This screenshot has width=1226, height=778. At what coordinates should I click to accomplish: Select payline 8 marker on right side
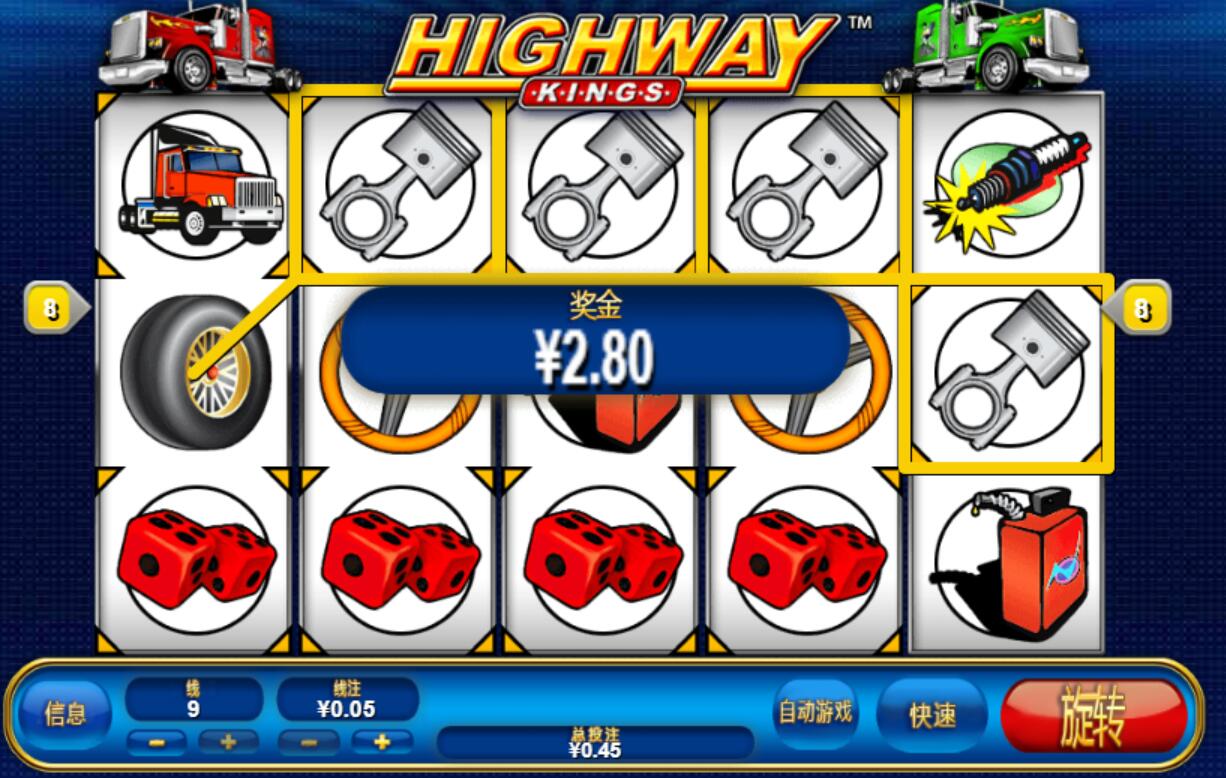(x=1140, y=311)
